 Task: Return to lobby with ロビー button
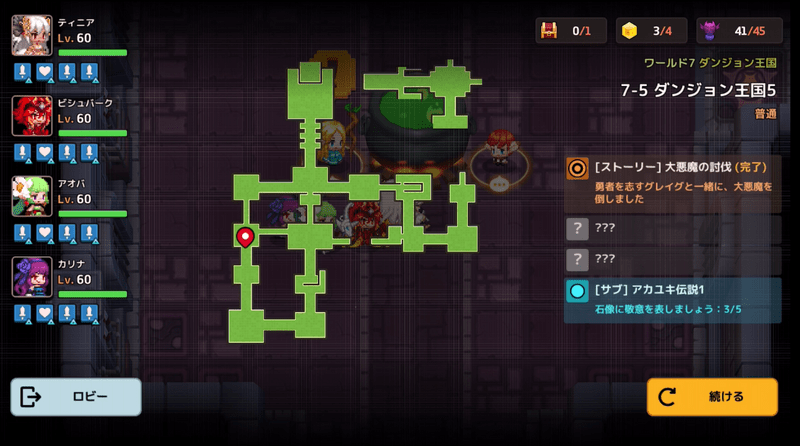click(x=76, y=397)
